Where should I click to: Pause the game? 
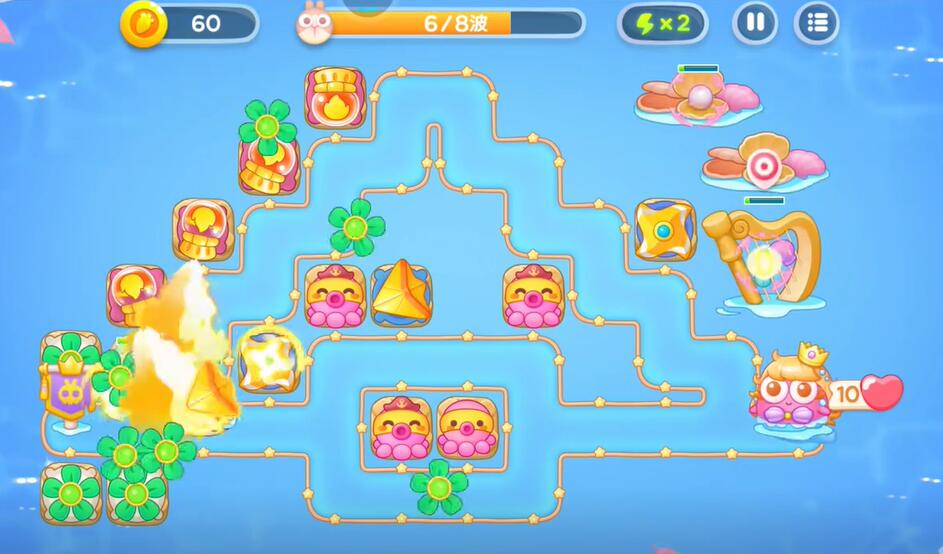click(755, 23)
